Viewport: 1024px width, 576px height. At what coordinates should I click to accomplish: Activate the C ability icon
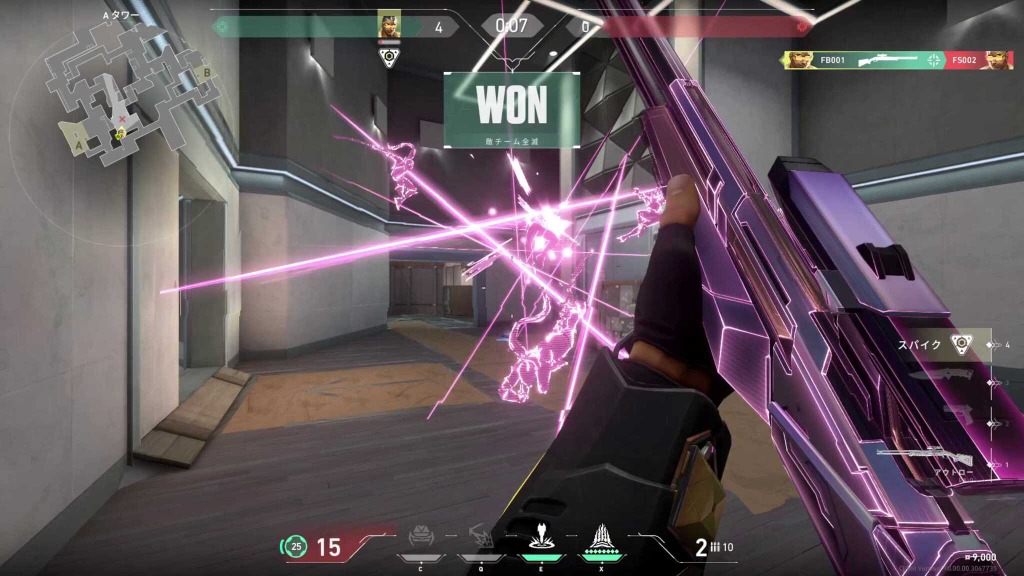pyautogui.click(x=421, y=541)
